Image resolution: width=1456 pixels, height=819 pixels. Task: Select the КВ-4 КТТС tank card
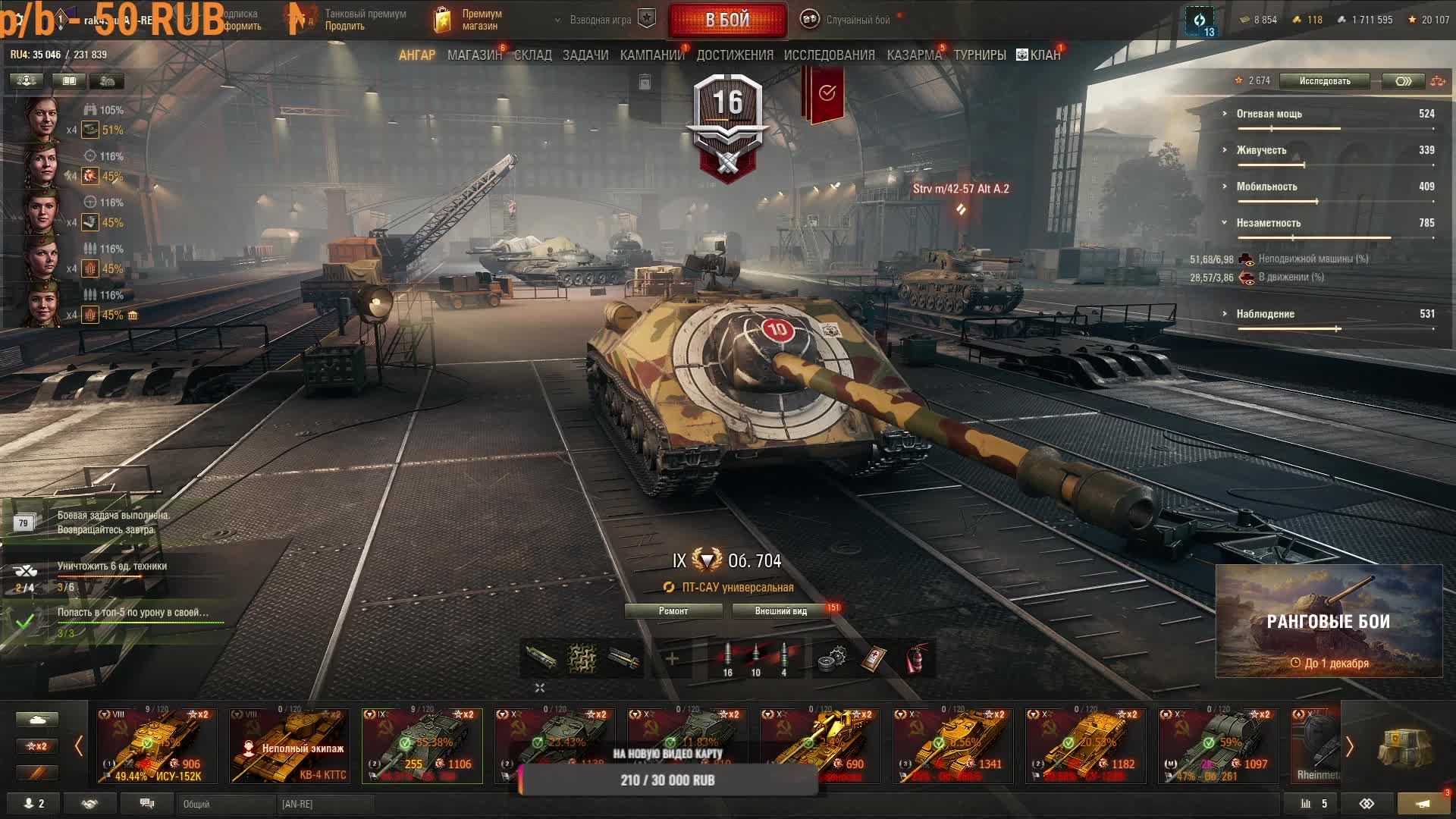pos(290,745)
